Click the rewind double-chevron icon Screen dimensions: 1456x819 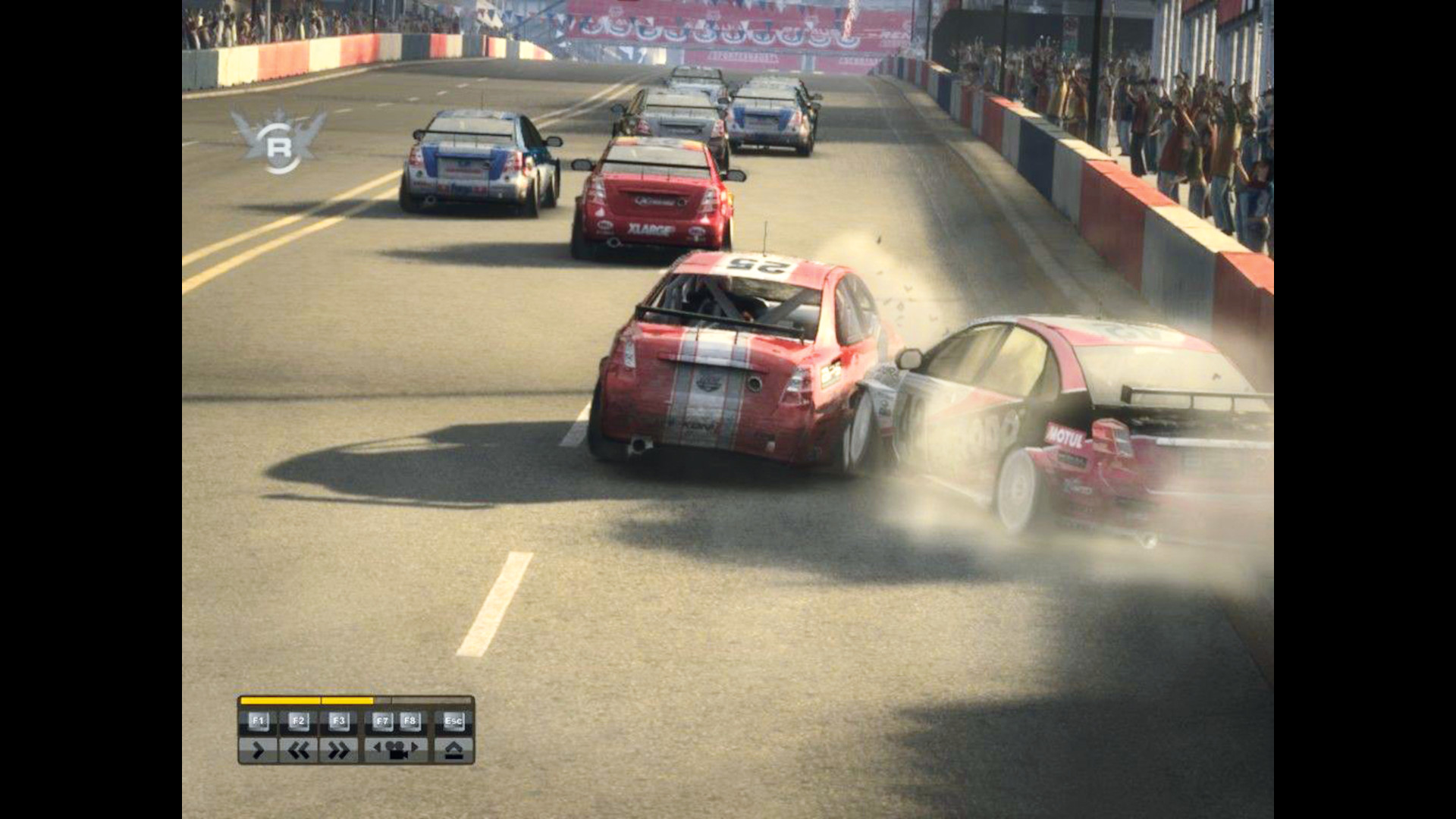click(299, 749)
